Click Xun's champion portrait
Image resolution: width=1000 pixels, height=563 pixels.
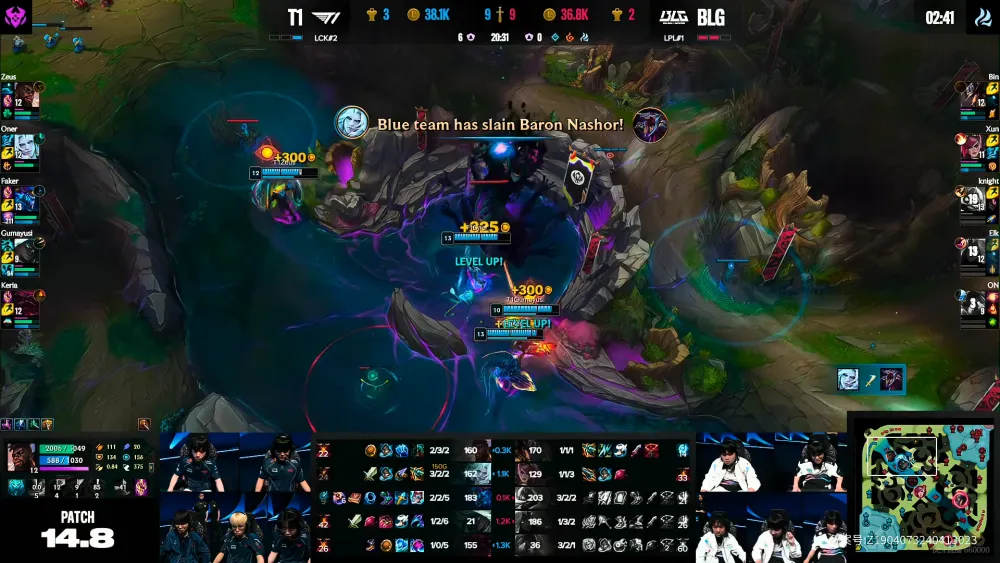(x=971, y=146)
